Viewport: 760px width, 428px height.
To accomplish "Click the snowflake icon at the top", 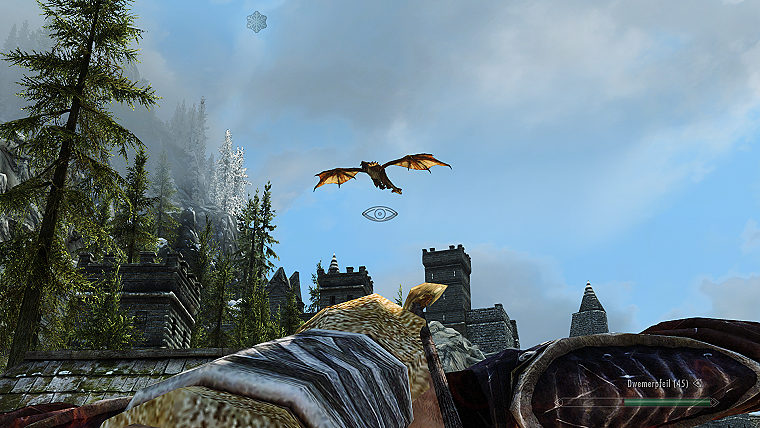I will (257, 21).
